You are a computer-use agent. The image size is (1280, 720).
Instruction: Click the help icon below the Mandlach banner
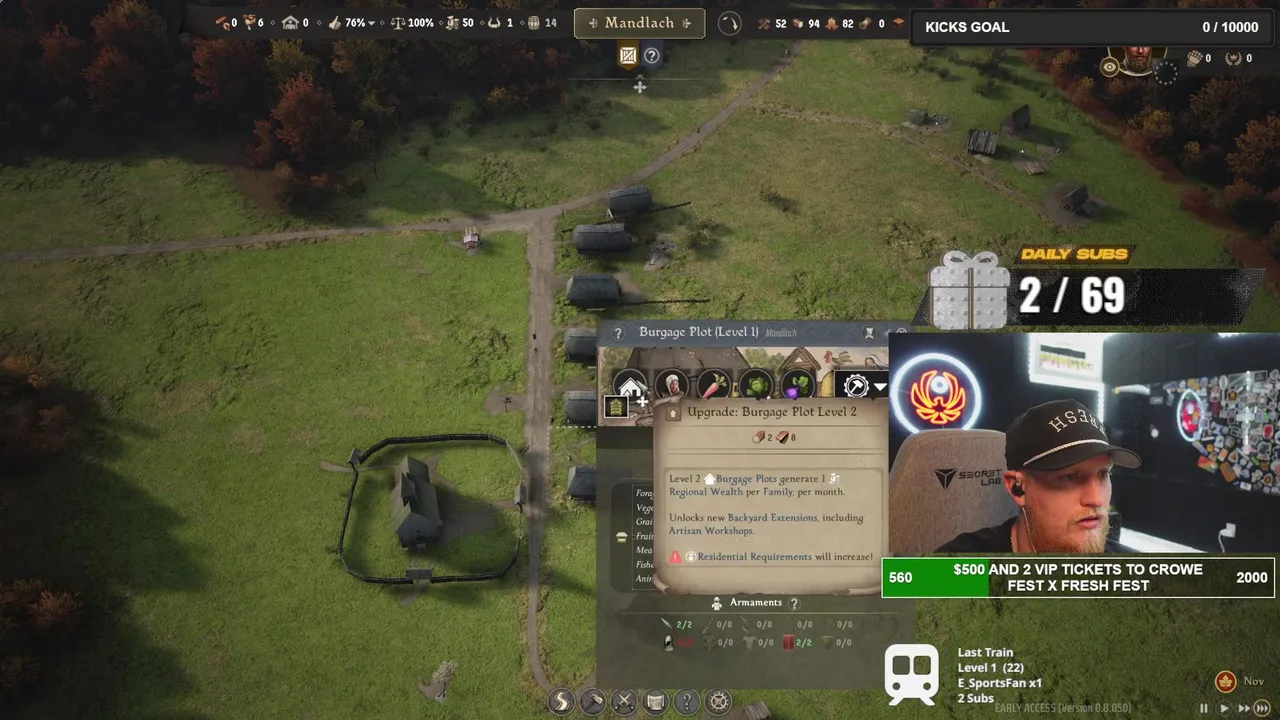pos(651,56)
